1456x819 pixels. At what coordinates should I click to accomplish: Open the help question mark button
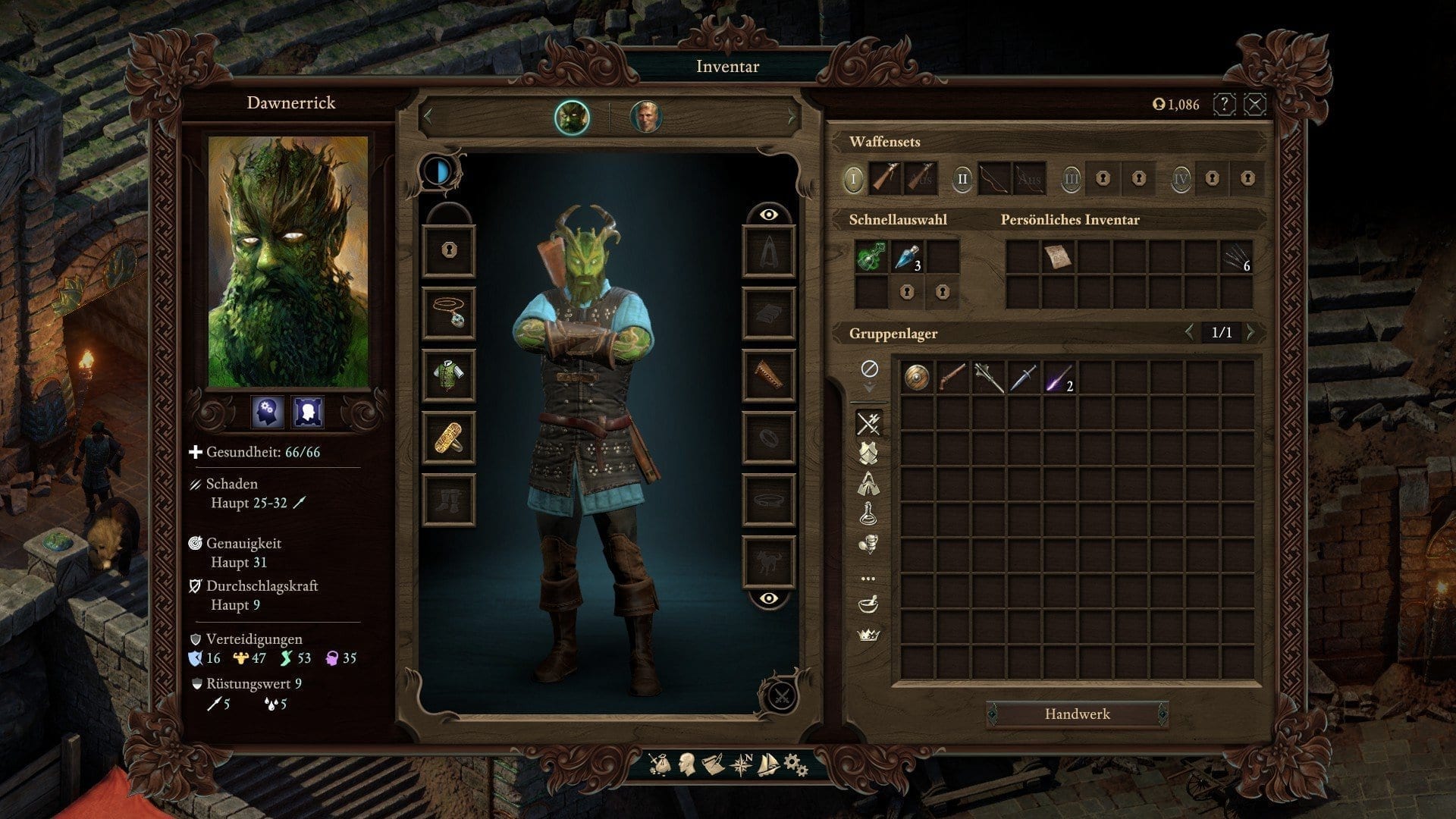pos(1224,104)
